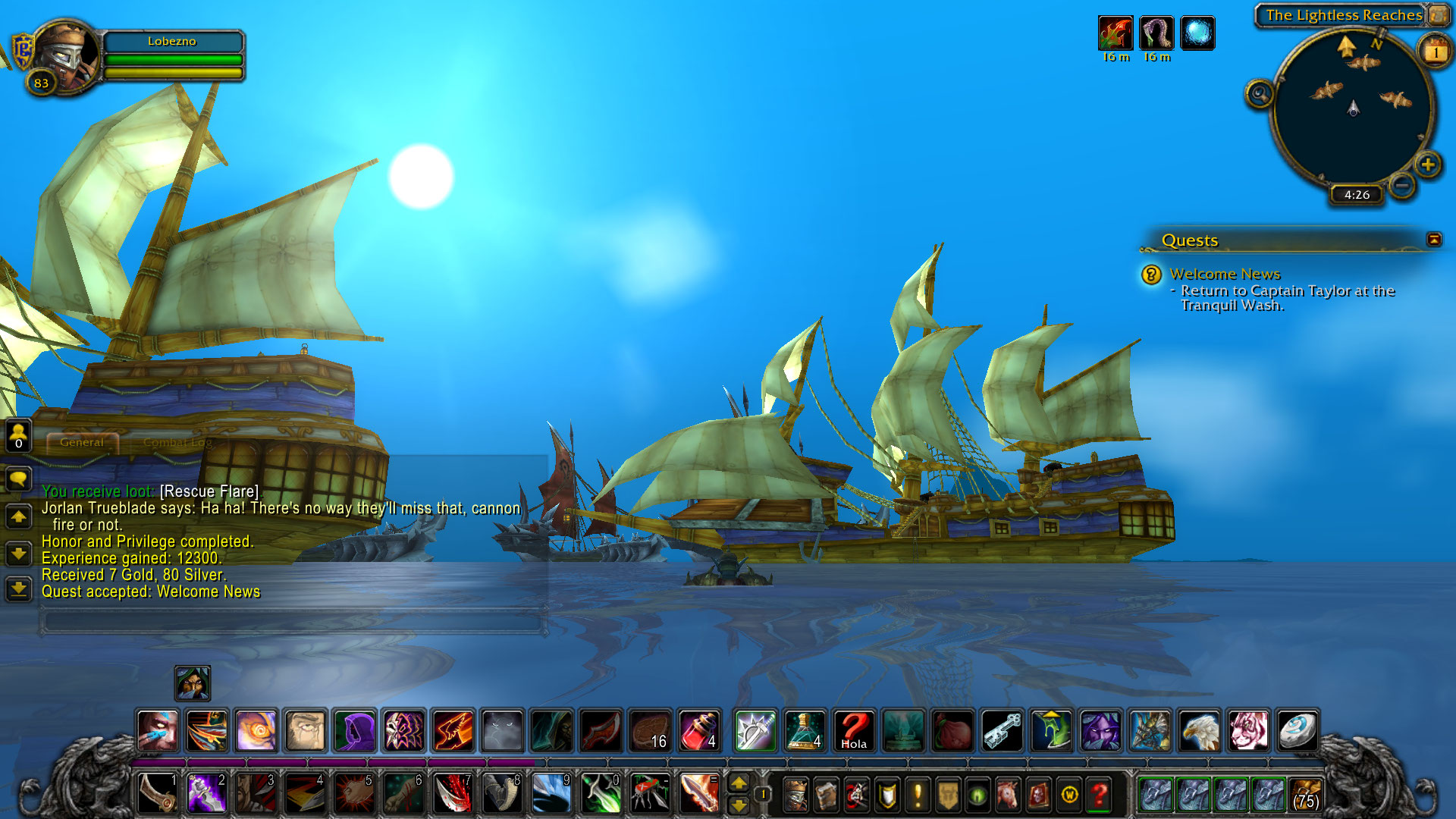The image size is (1456, 819).
Task: Click the Lobezno player portrait
Action: coord(66,55)
